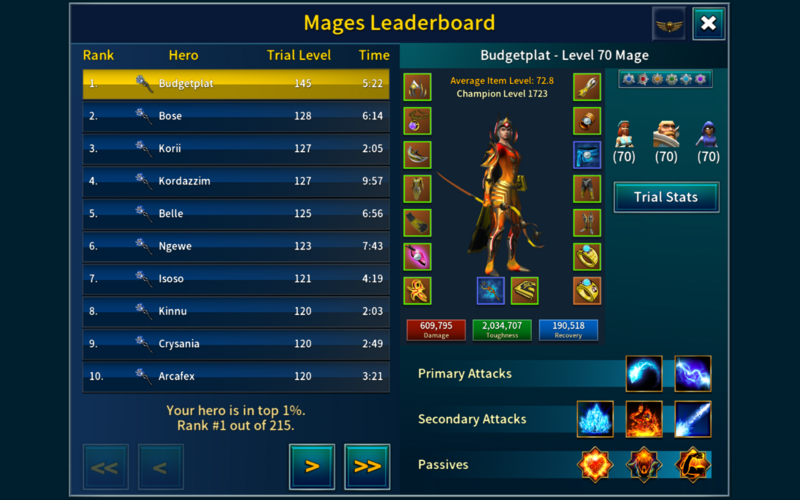Inspect the fire secondary attack icon

644,419
